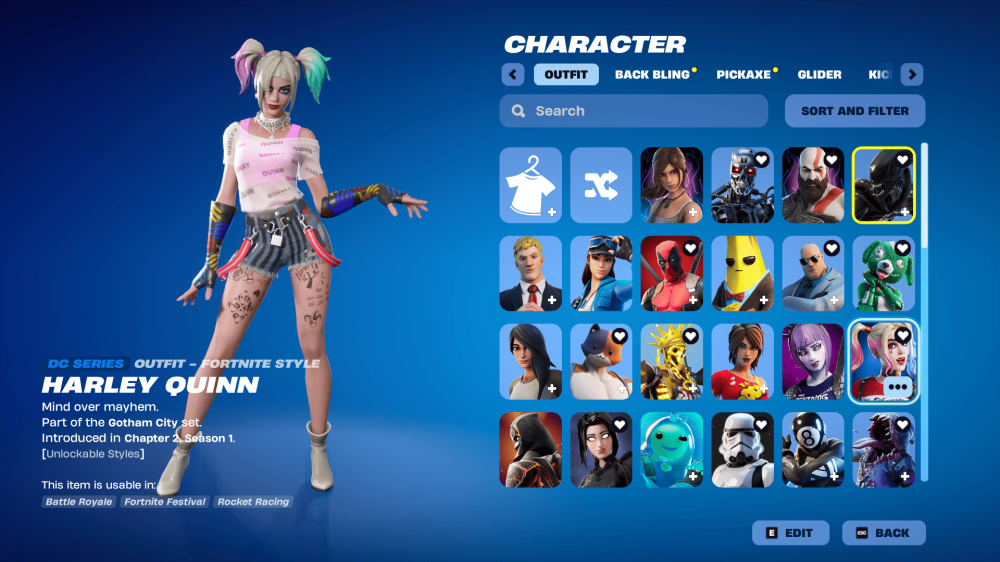Viewport: 1000px width, 562px height.
Task: Choose the T-800 Terminator outfit
Action: (742, 185)
